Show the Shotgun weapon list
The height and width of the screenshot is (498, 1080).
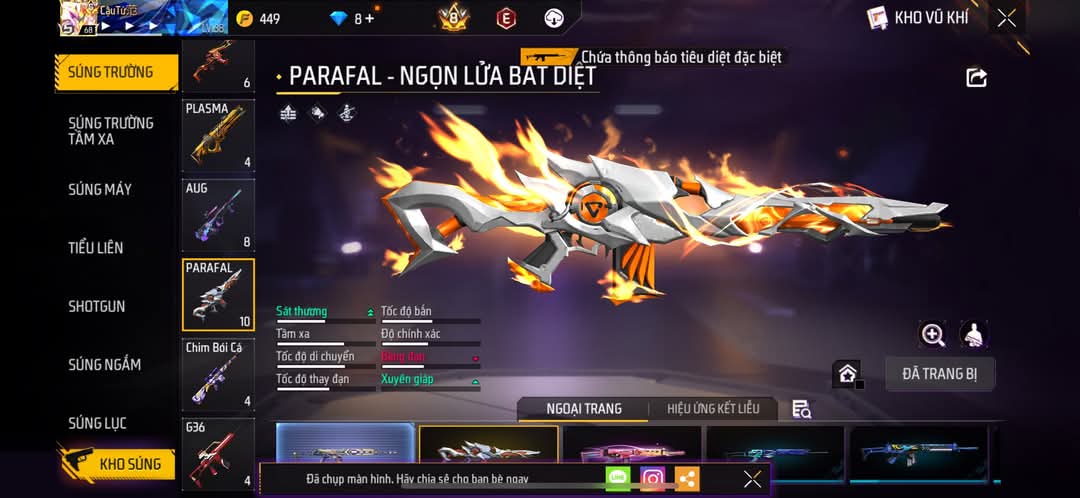coord(96,306)
